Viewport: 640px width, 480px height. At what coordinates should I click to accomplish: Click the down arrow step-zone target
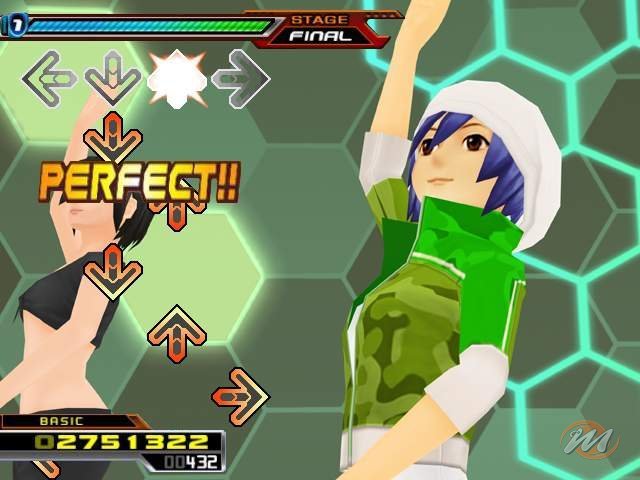click(113, 77)
